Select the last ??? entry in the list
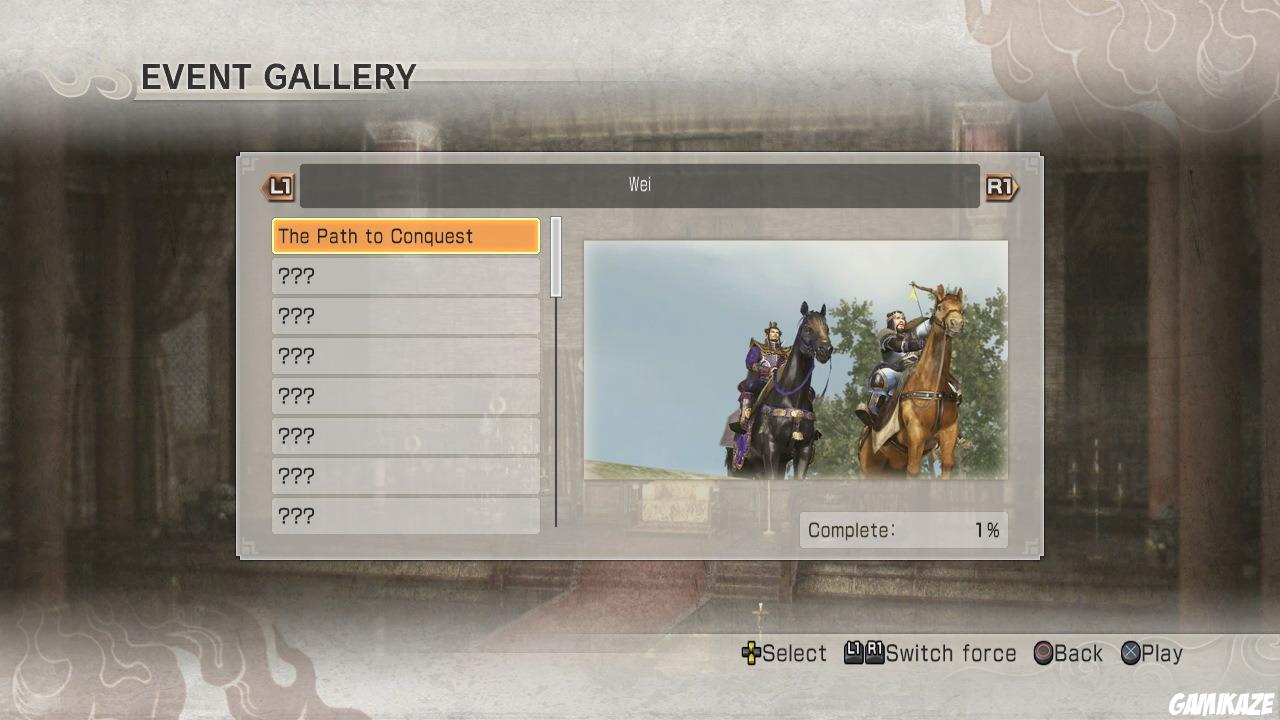1280x720 pixels. pos(405,516)
